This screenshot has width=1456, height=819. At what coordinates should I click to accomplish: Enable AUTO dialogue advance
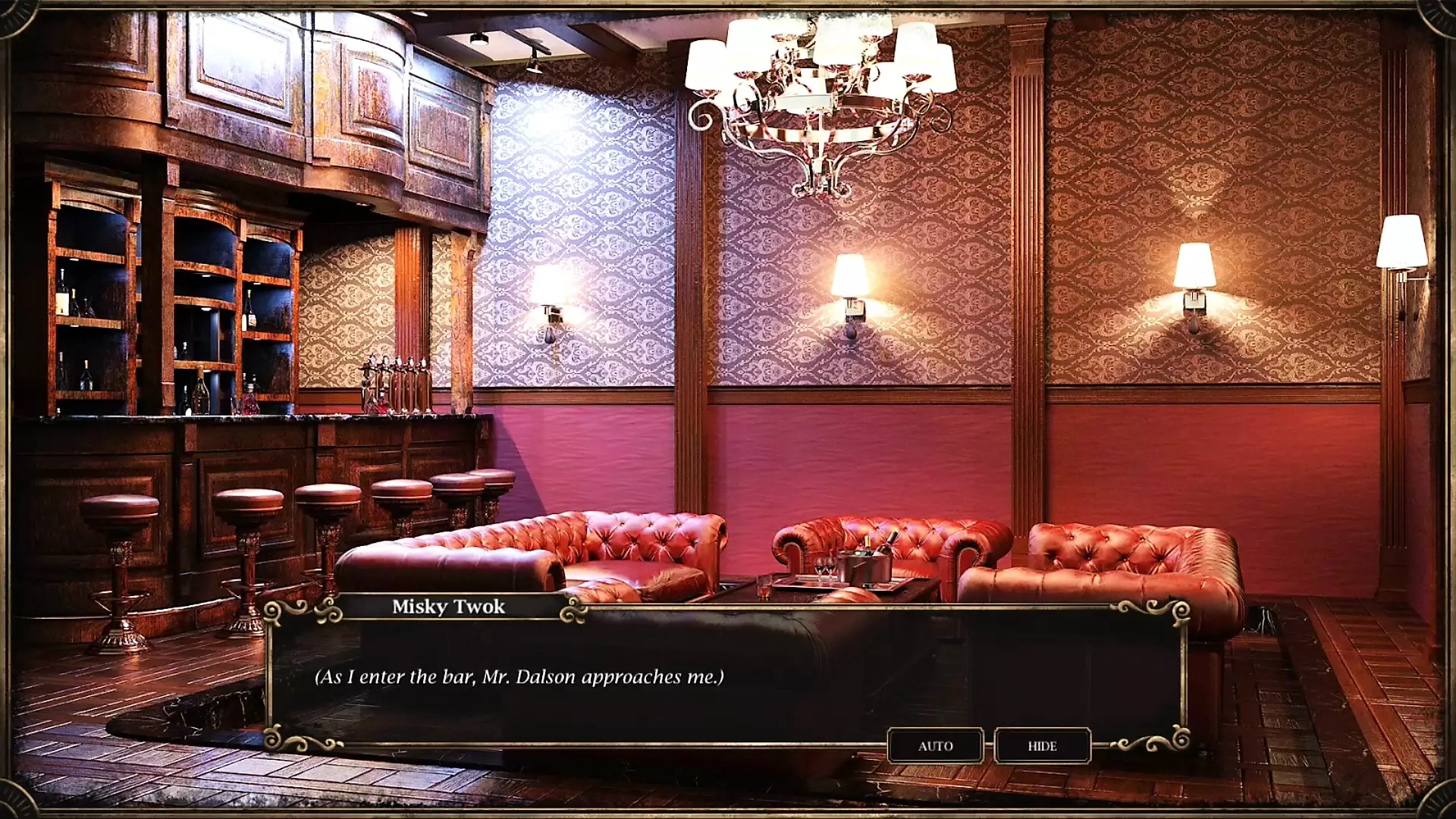pos(935,746)
